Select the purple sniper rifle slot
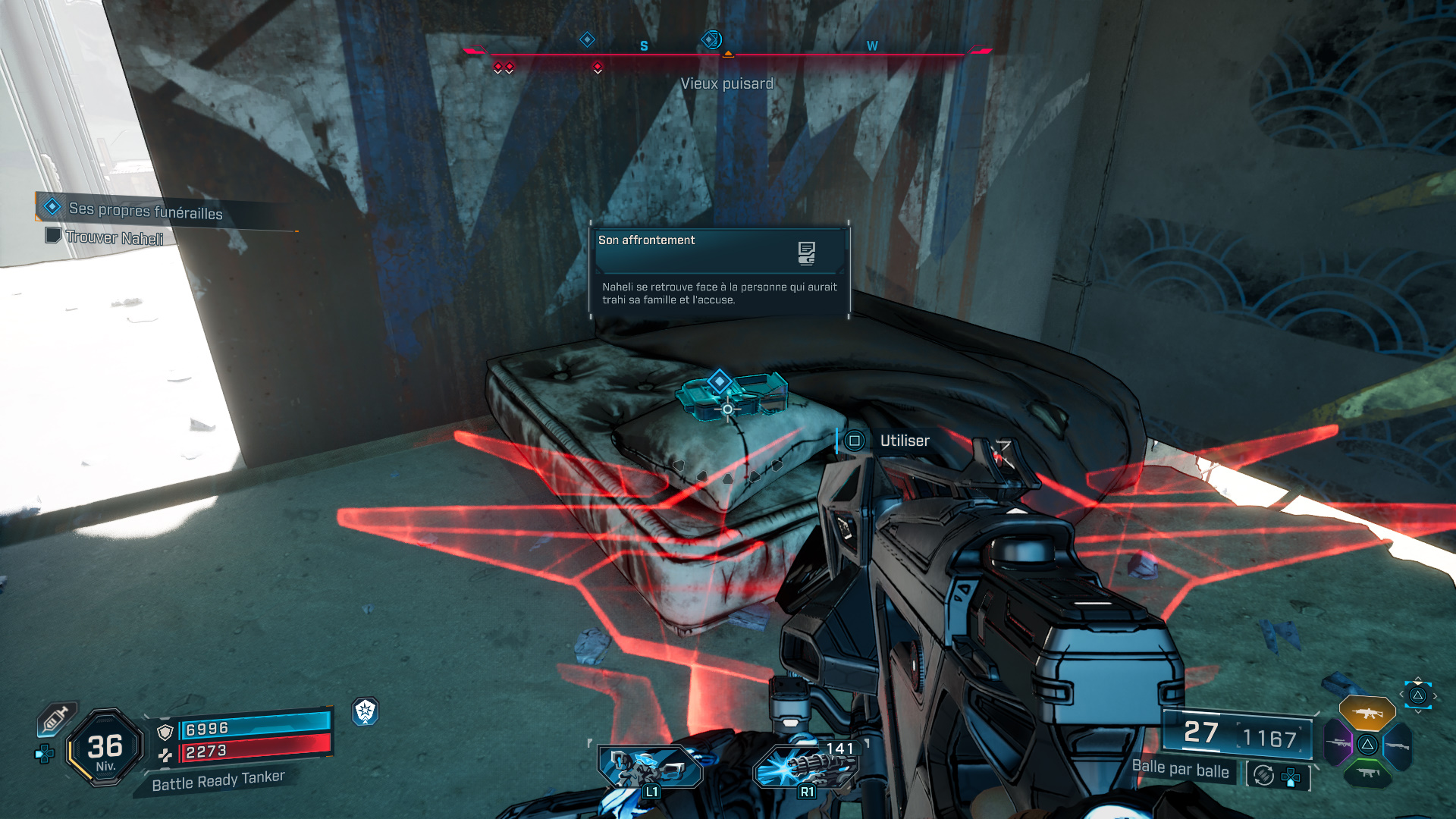 point(1337,745)
